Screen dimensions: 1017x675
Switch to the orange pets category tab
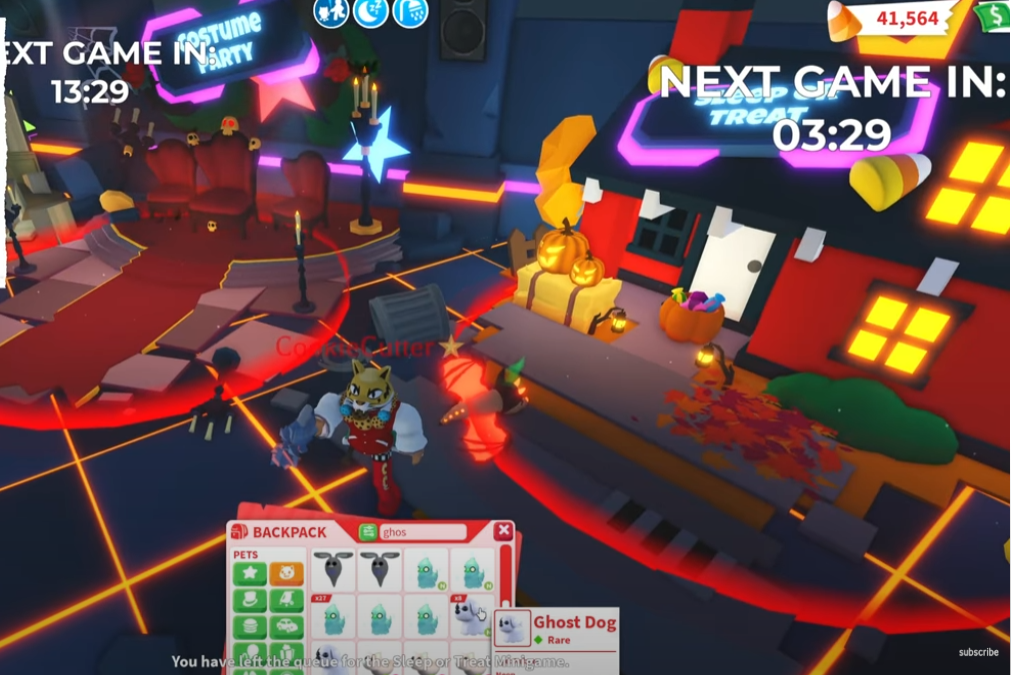click(286, 574)
